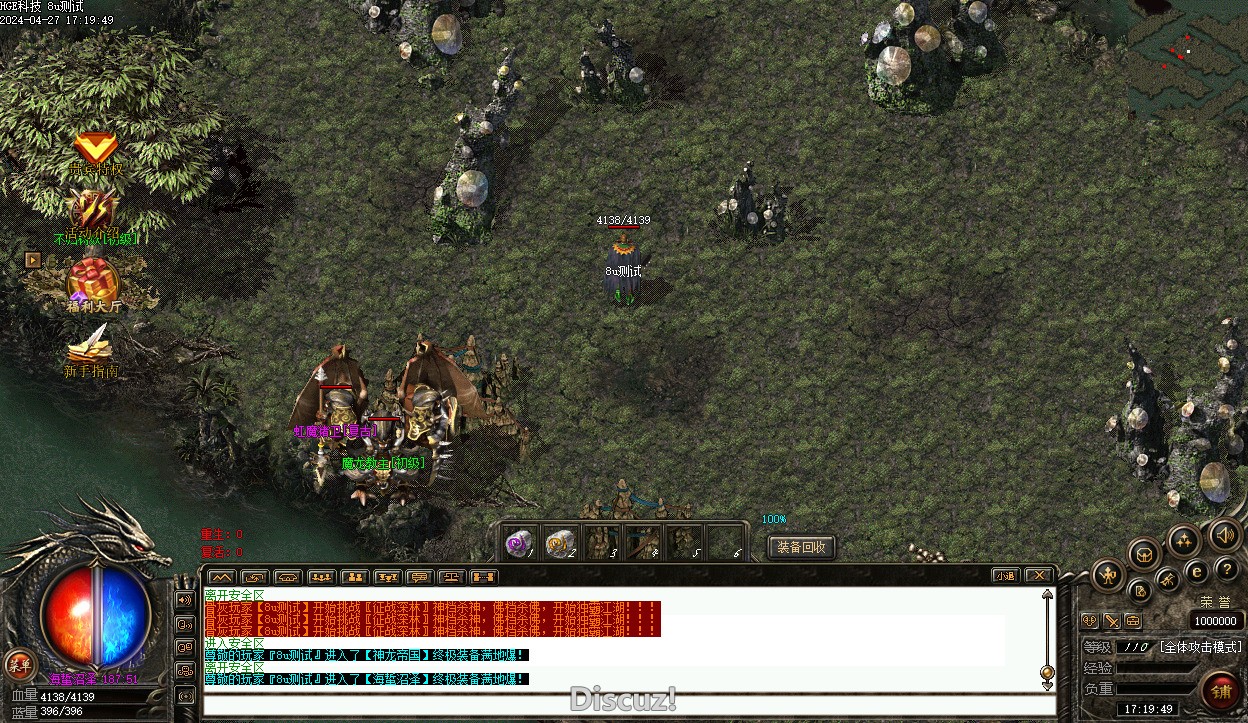Use the purple scroll in hotbar slot 1
Image resolution: width=1248 pixels, height=723 pixels.
click(518, 543)
